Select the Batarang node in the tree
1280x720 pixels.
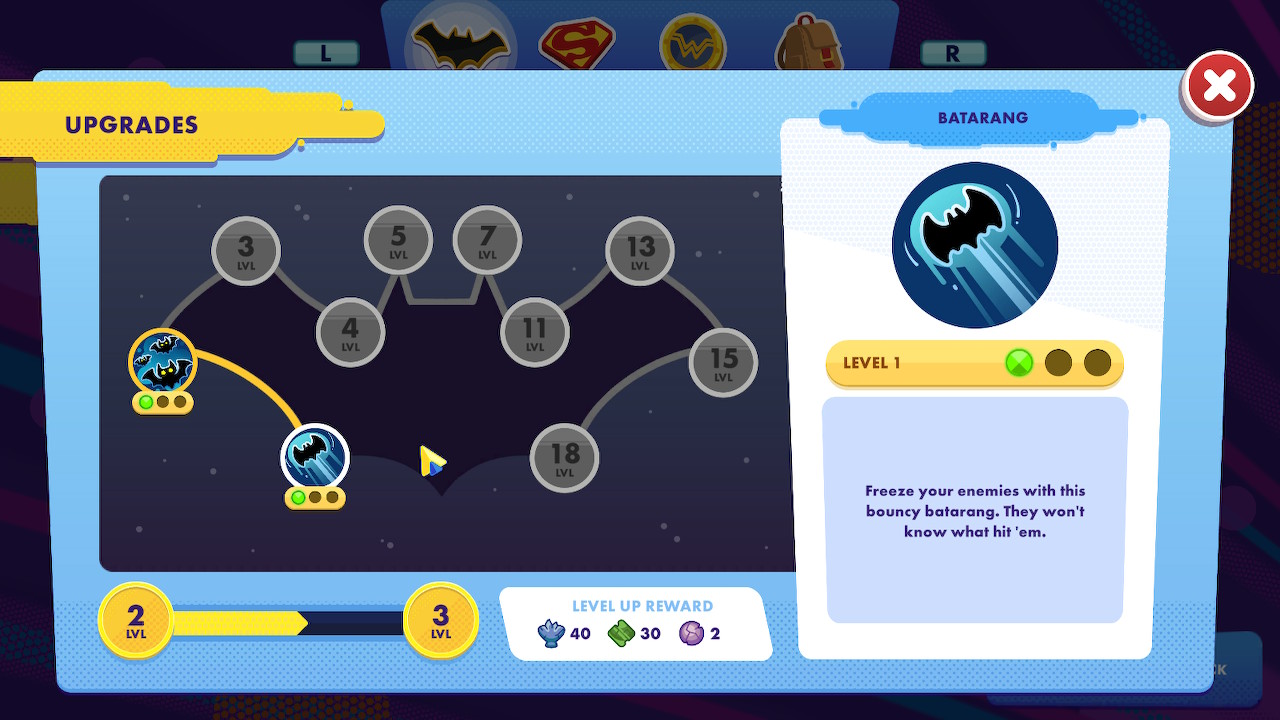pos(314,456)
